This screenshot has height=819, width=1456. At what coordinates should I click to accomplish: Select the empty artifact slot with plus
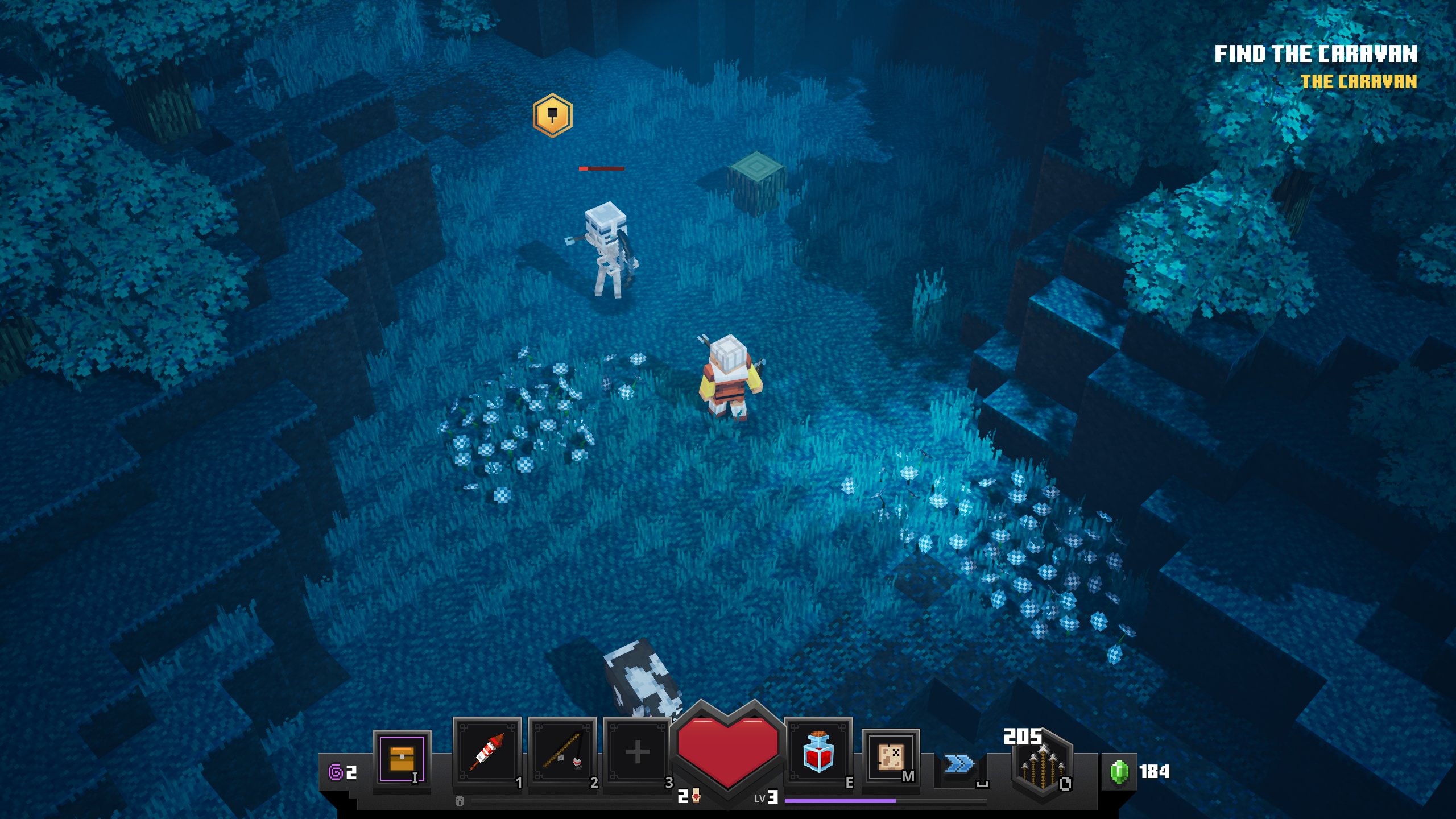tap(637, 752)
